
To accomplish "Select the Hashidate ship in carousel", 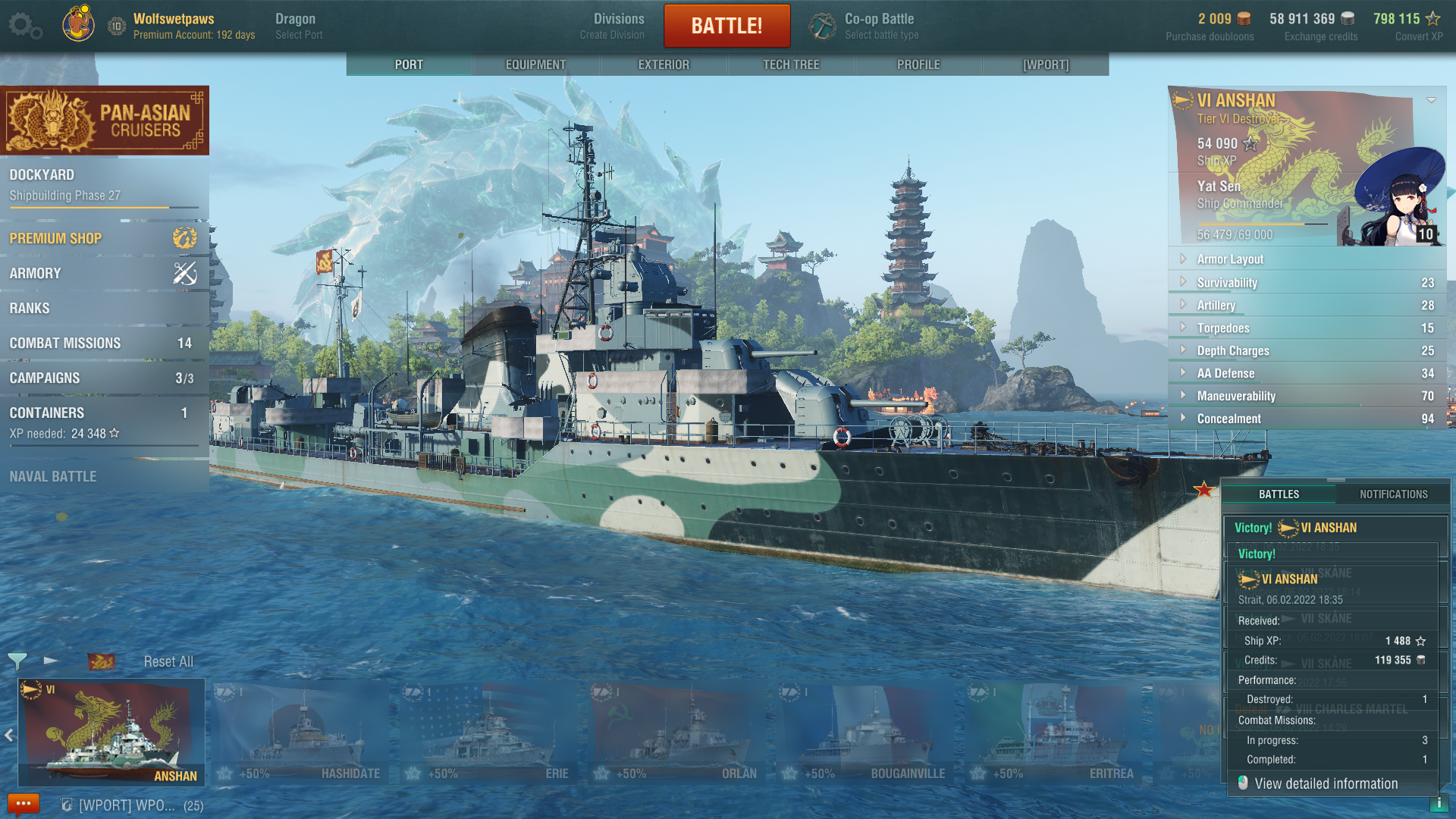I will tap(300, 733).
